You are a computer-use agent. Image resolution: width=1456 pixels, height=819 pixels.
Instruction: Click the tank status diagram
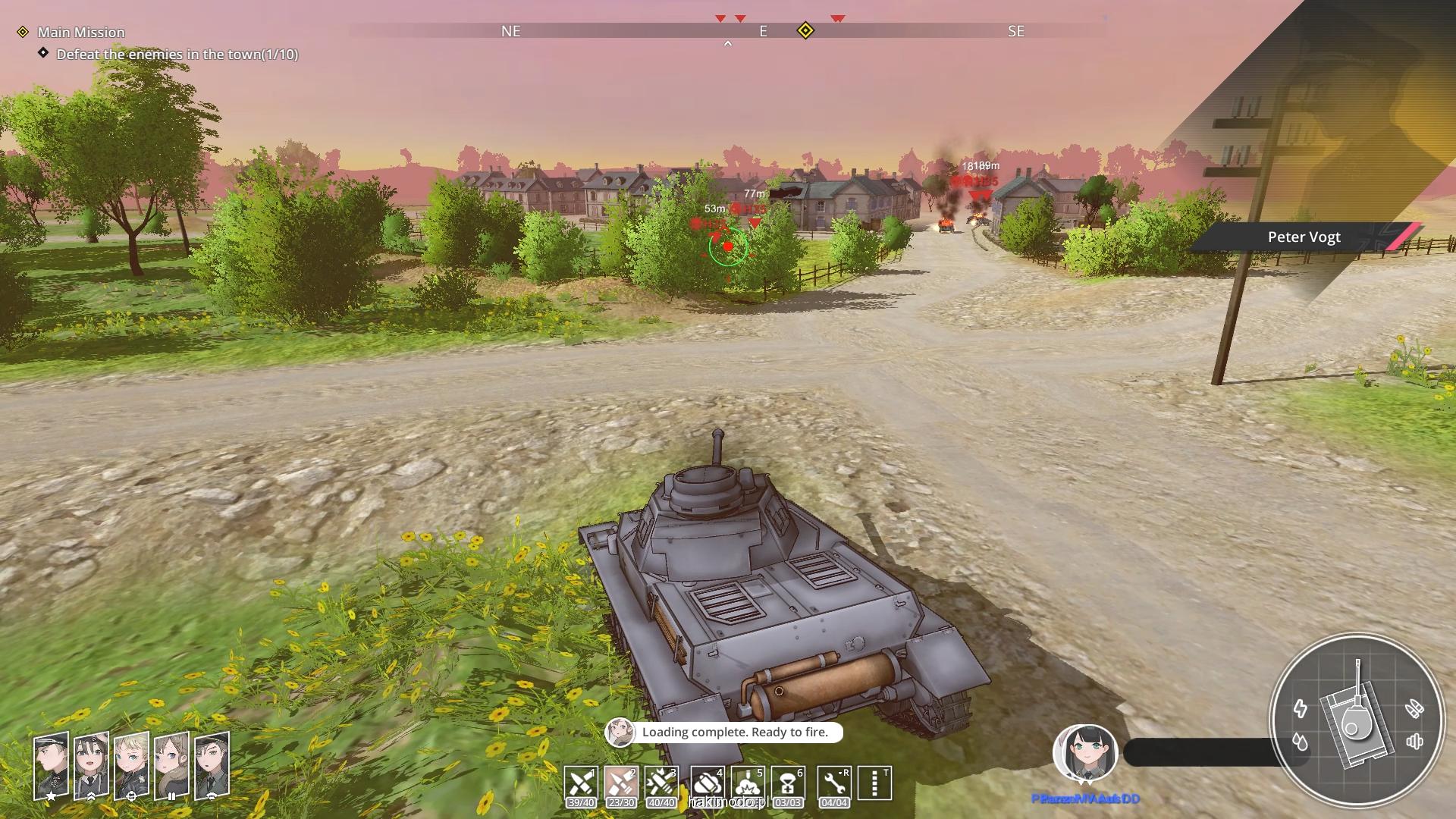1356,720
